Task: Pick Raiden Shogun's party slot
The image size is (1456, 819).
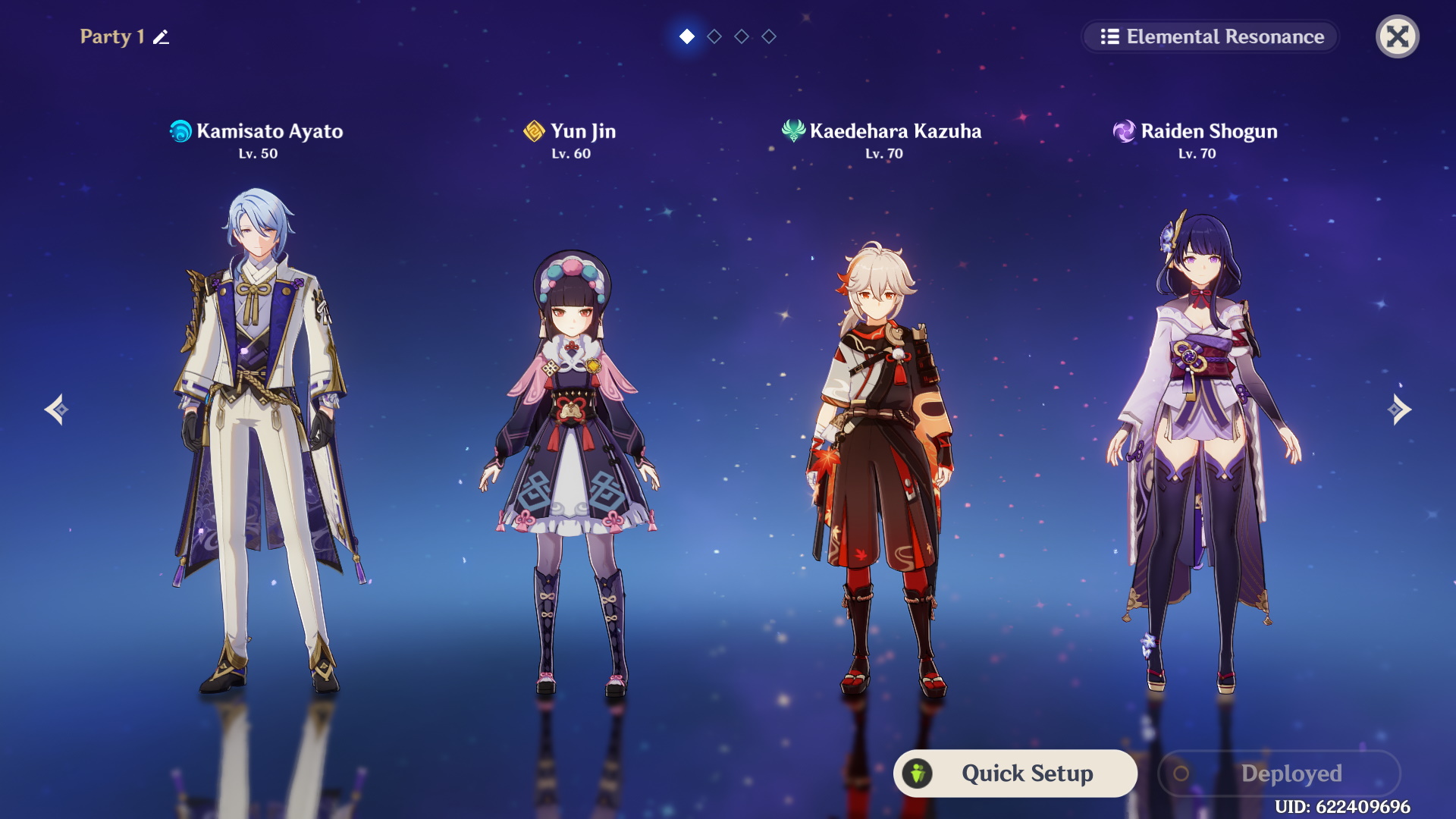Action: point(1198,455)
